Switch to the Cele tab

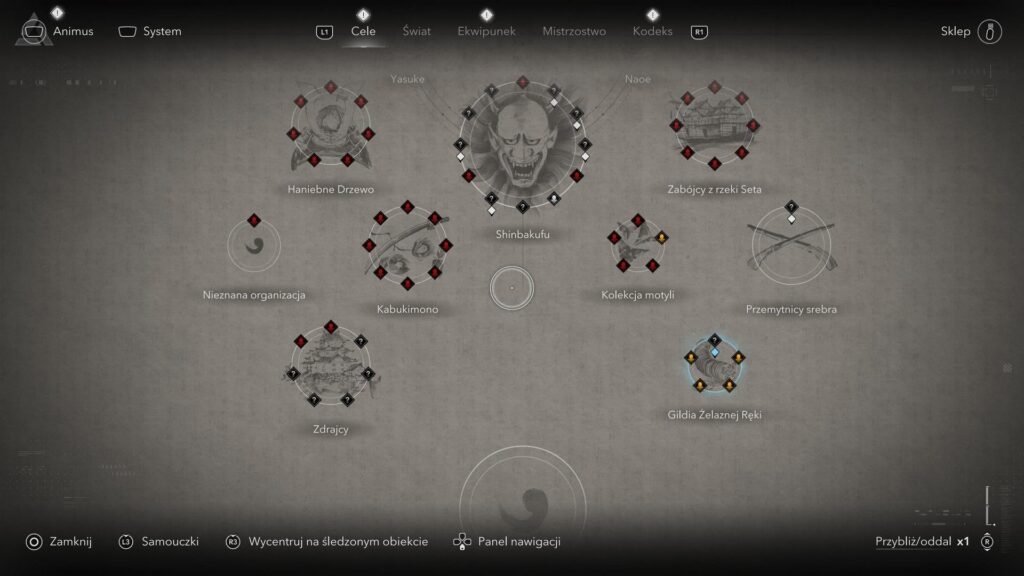click(363, 31)
